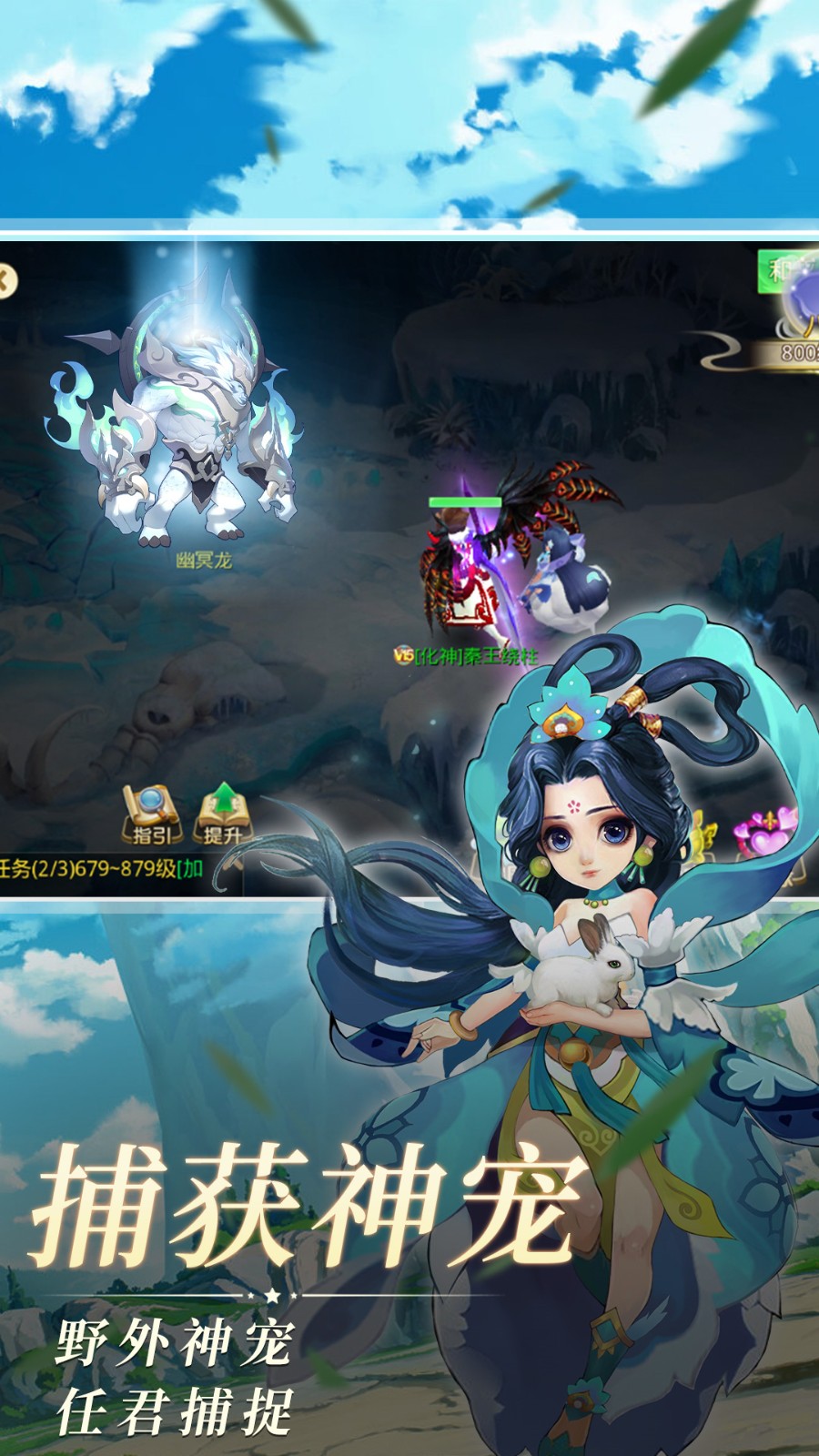The height and width of the screenshot is (1456, 819).
Task: Open the 指引 guide scroll
Action: point(151,814)
